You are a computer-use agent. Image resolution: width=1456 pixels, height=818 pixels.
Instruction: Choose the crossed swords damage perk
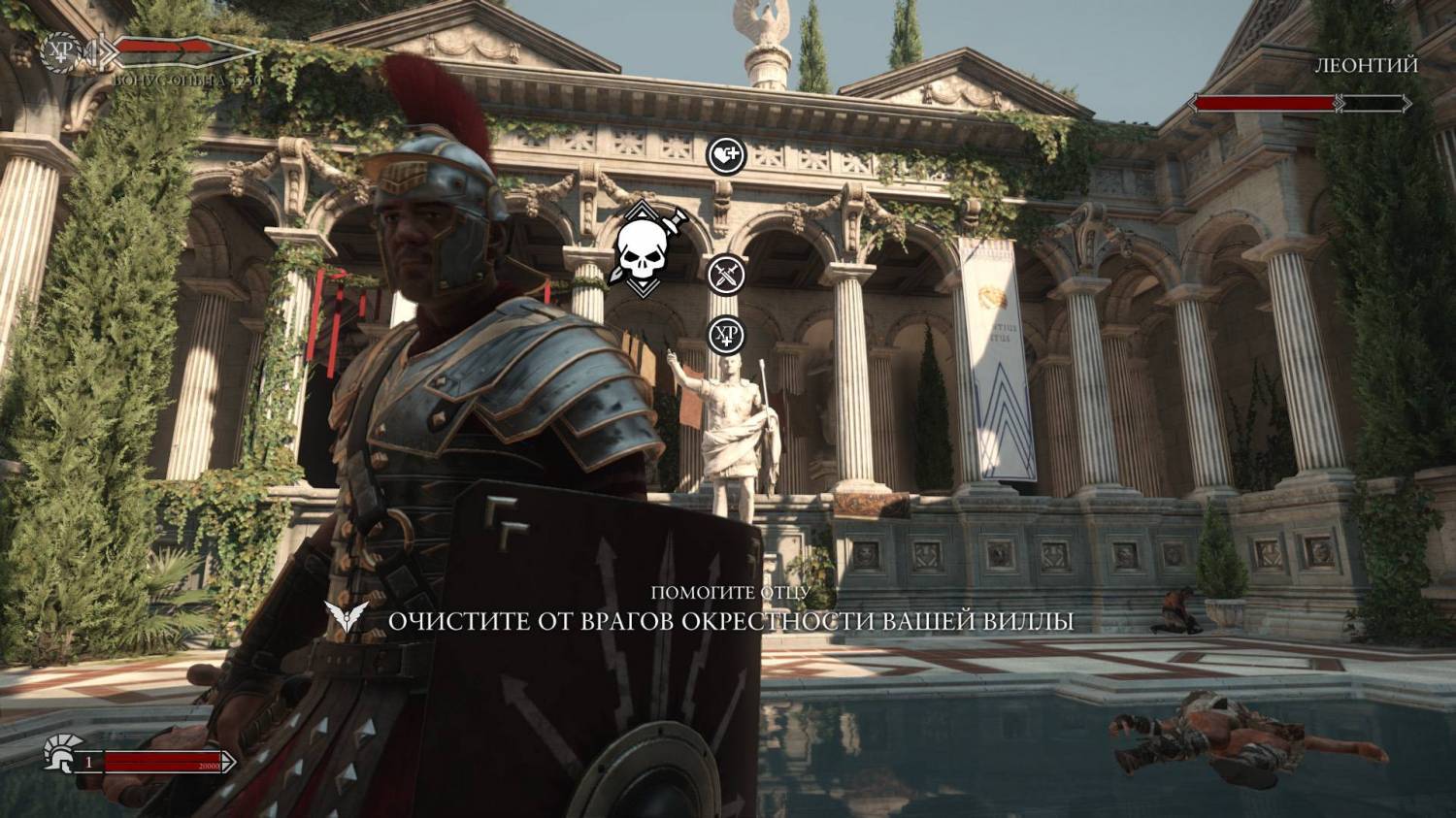[725, 276]
